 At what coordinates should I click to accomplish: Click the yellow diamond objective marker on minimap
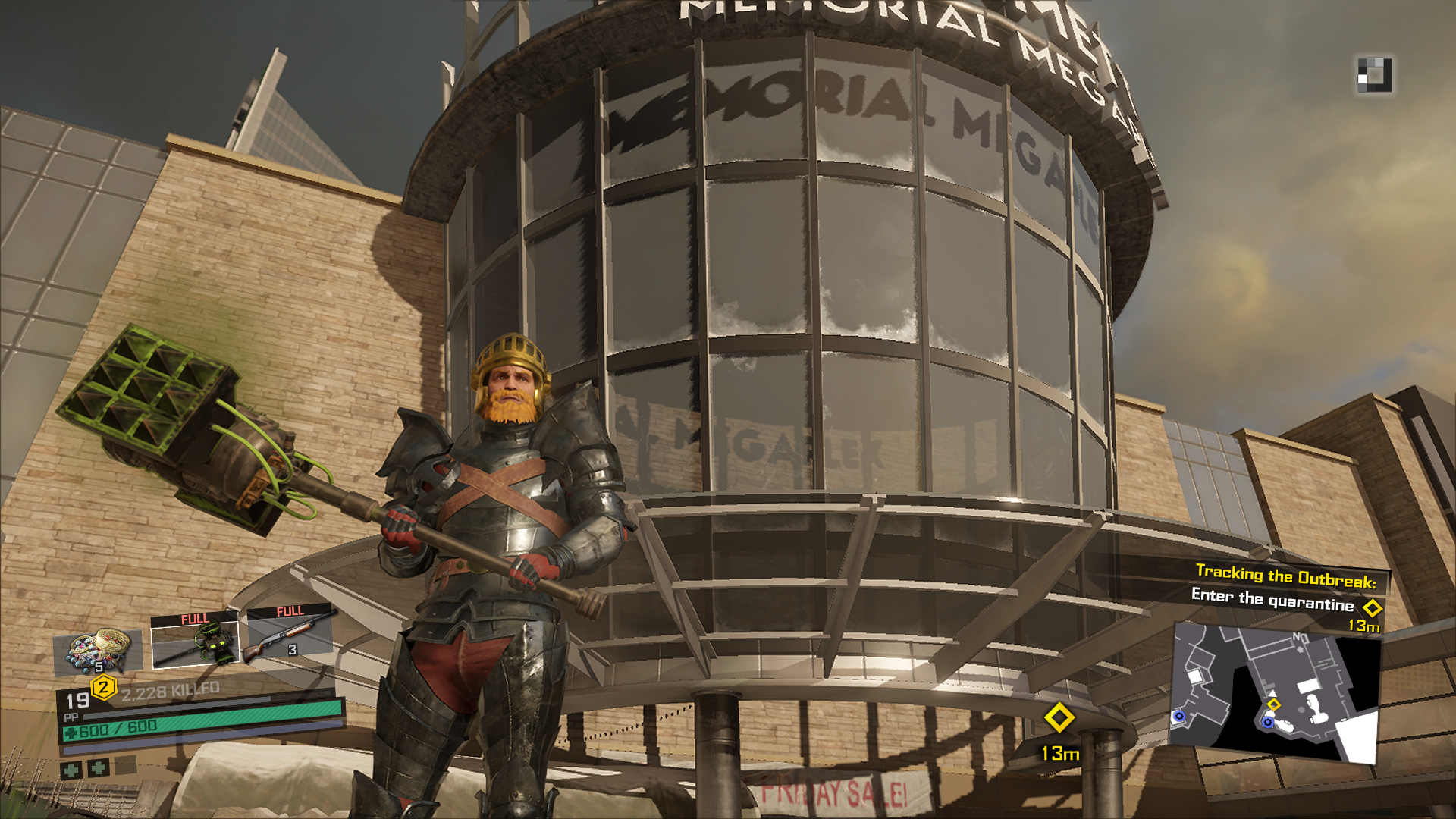pyautogui.click(x=1274, y=705)
